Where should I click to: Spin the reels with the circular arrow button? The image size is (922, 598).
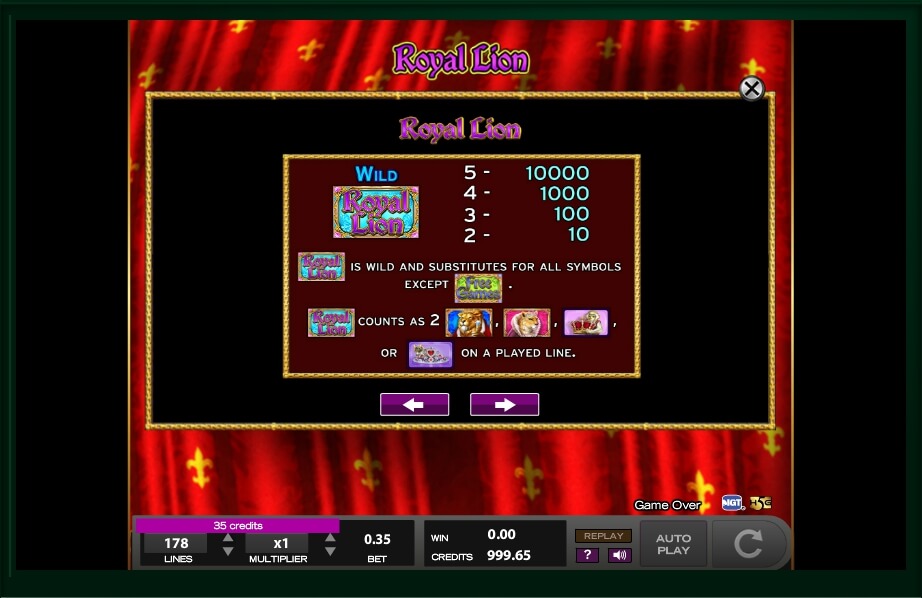point(749,544)
